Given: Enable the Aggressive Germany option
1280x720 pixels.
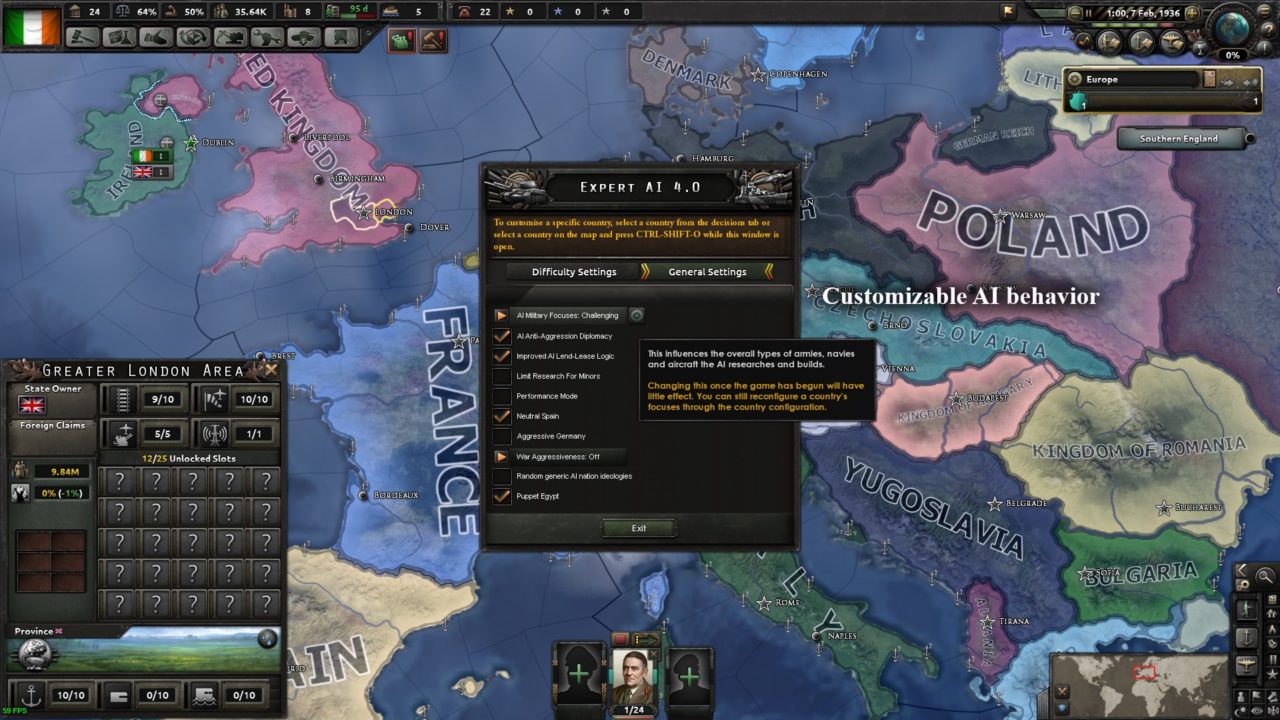Looking at the screenshot, I should (x=501, y=436).
